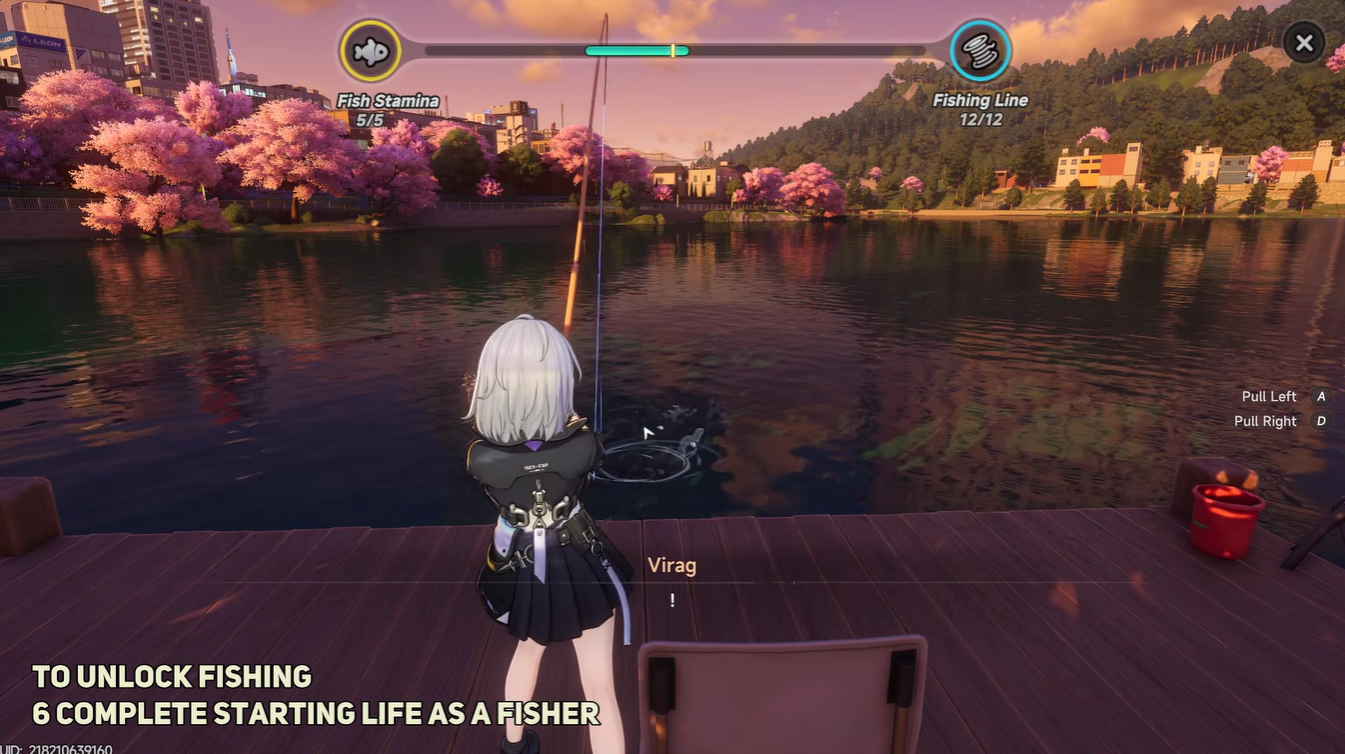
Task: Click the UID number in the bottom corner
Action: pyautogui.click(x=70, y=747)
